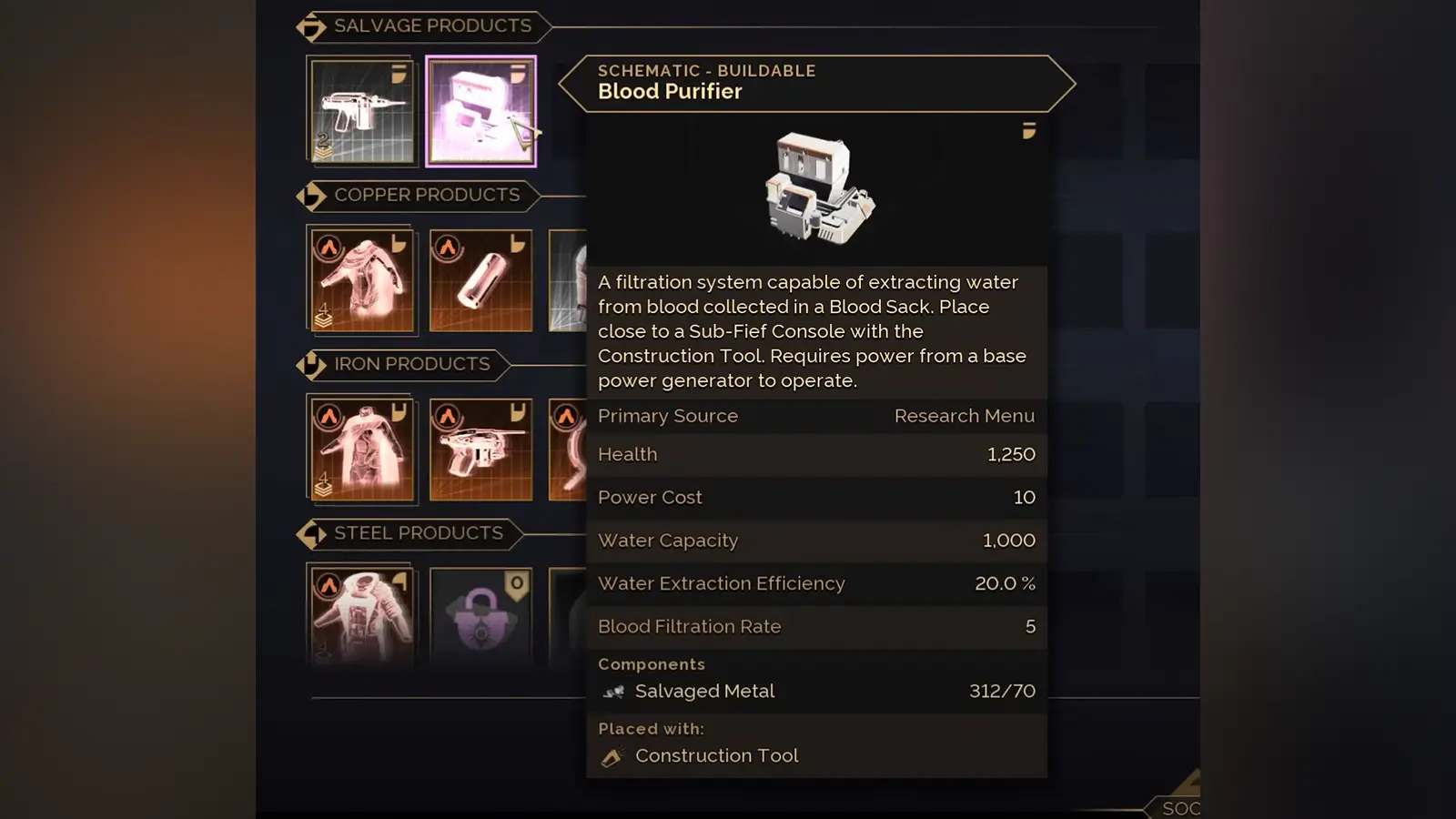The width and height of the screenshot is (1456, 819).
Task: Open the iron armor schematic set
Action: click(x=362, y=450)
